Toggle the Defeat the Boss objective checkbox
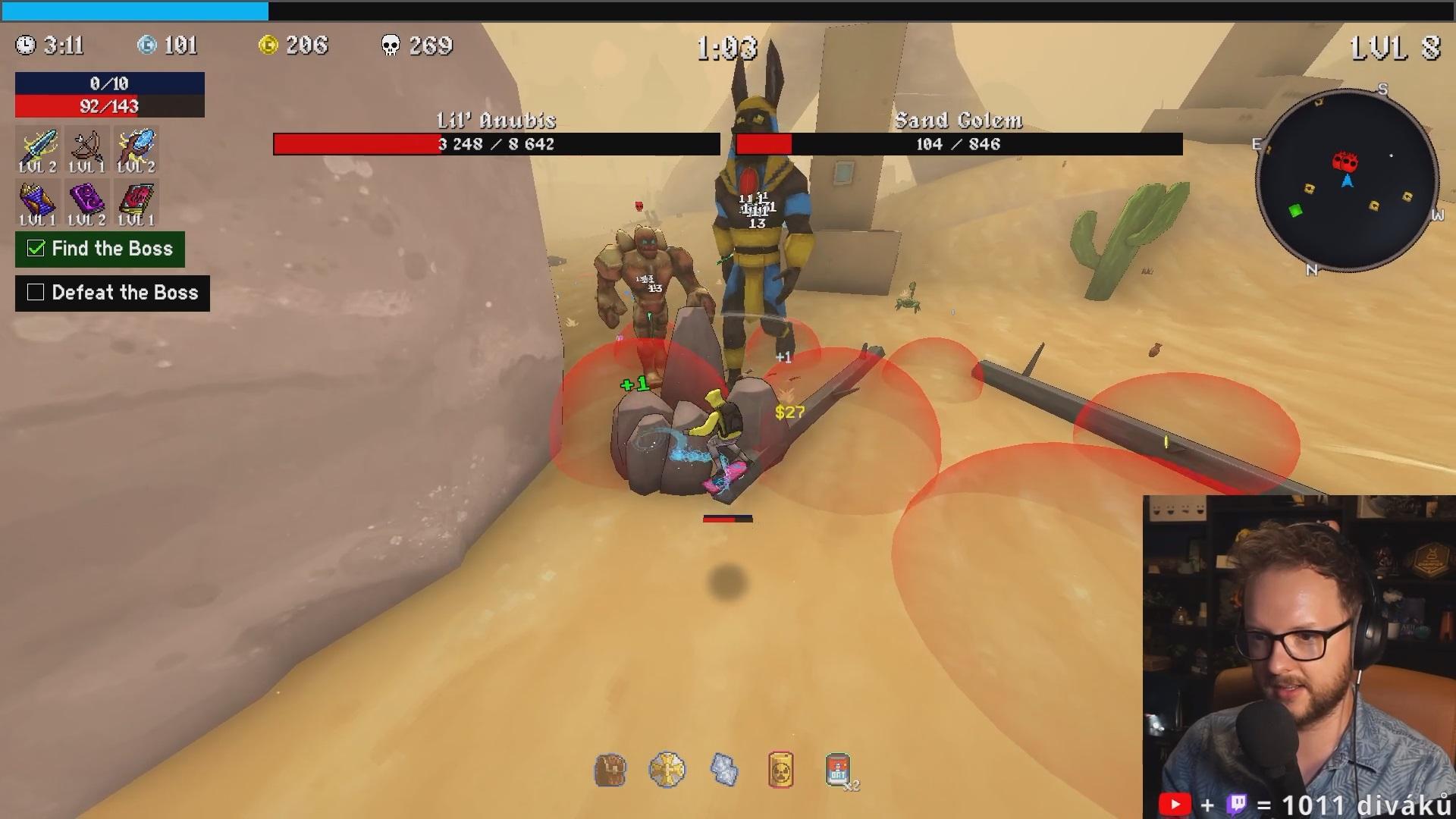The width and height of the screenshot is (1456, 819). [36, 293]
